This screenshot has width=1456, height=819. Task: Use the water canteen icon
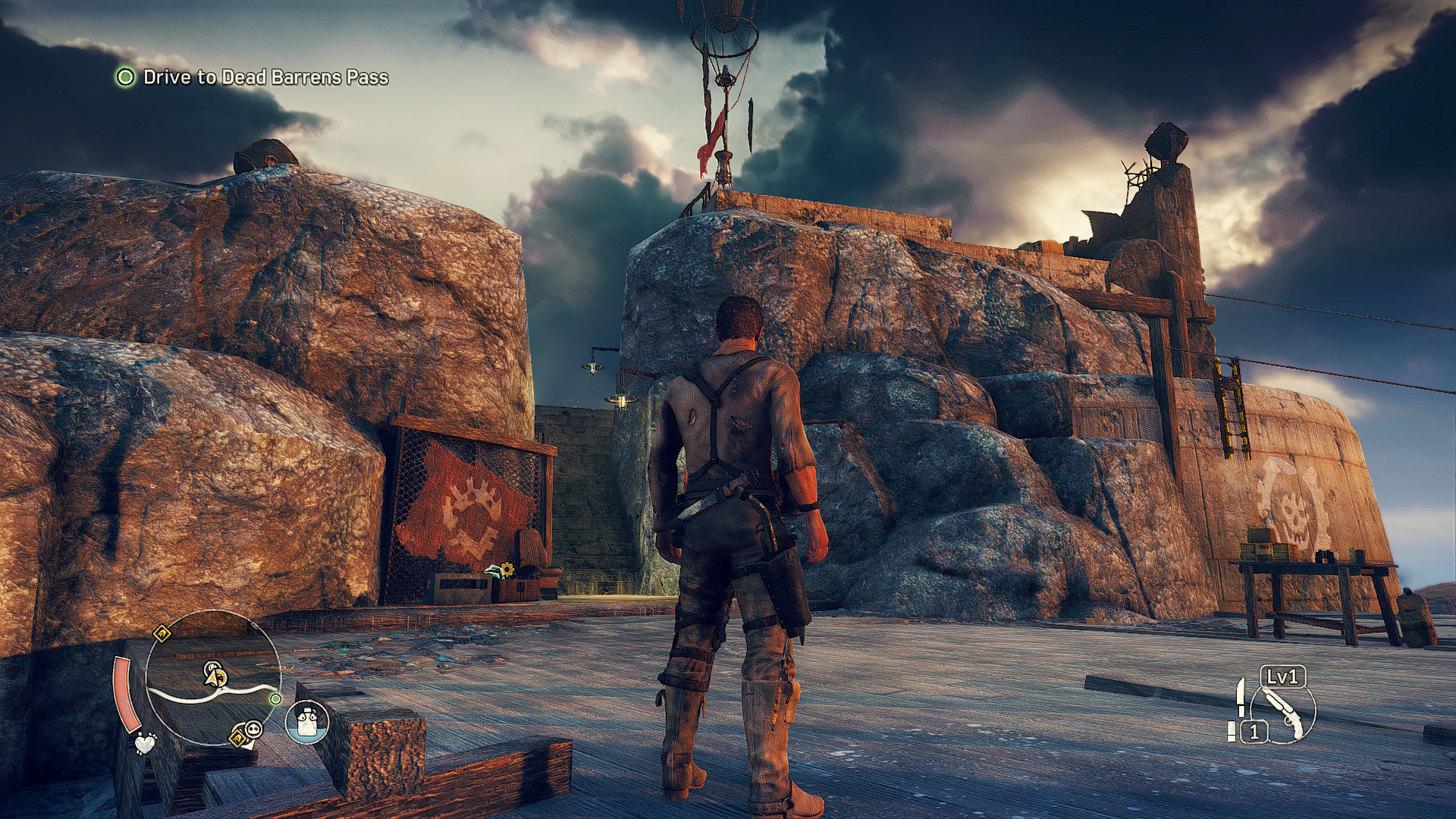pyautogui.click(x=307, y=721)
